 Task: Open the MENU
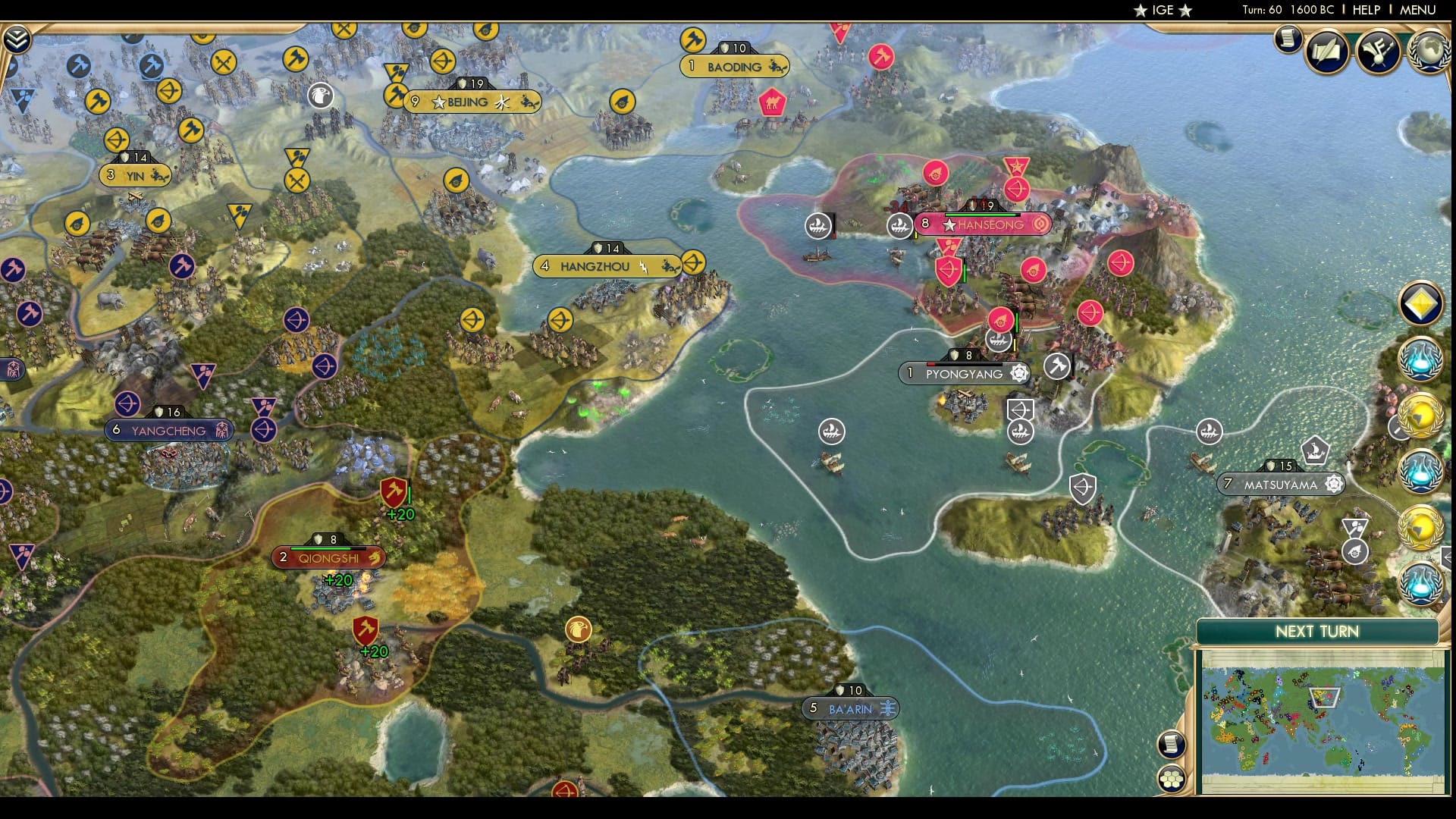pos(1420,11)
